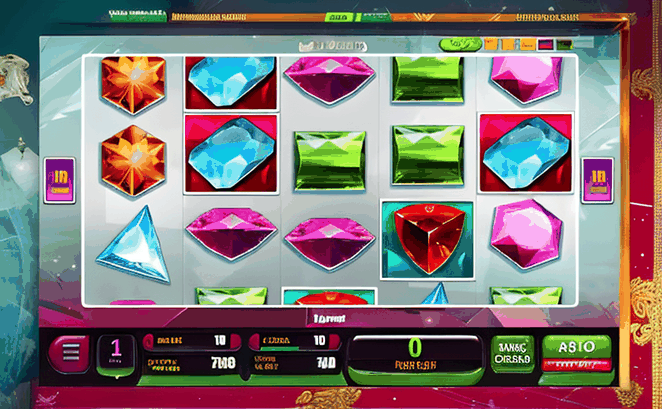
Task: Click the green pill button above reels
Action: [x=461, y=43]
